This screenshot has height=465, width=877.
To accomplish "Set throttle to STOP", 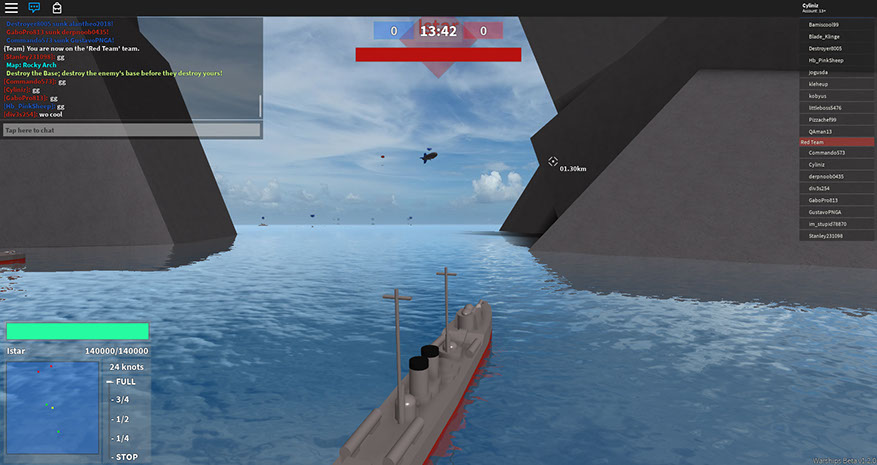I will click(x=123, y=457).
